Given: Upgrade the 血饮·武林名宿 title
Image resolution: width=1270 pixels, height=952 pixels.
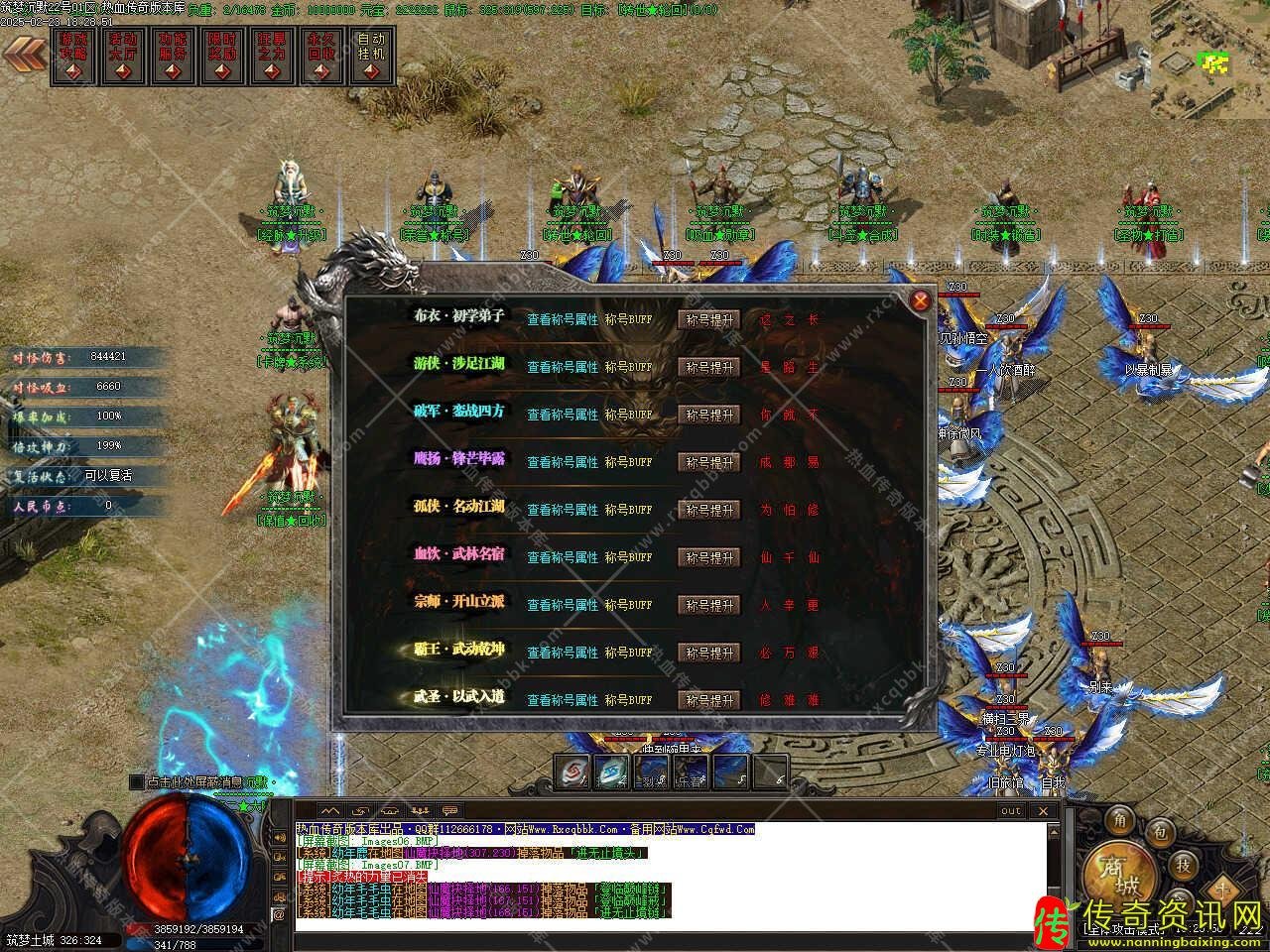Looking at the screenshot, I should pyautogui.click(x=709, y=557).
